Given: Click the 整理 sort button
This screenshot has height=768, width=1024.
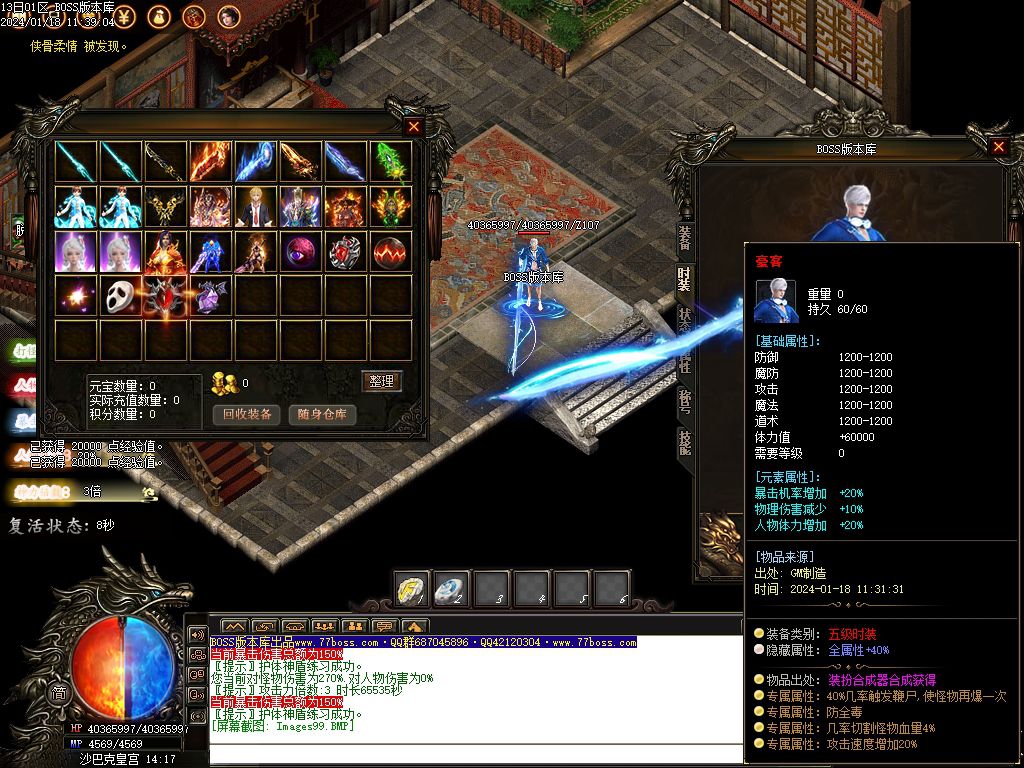Looking at the screenshot, I should [381, 381].
